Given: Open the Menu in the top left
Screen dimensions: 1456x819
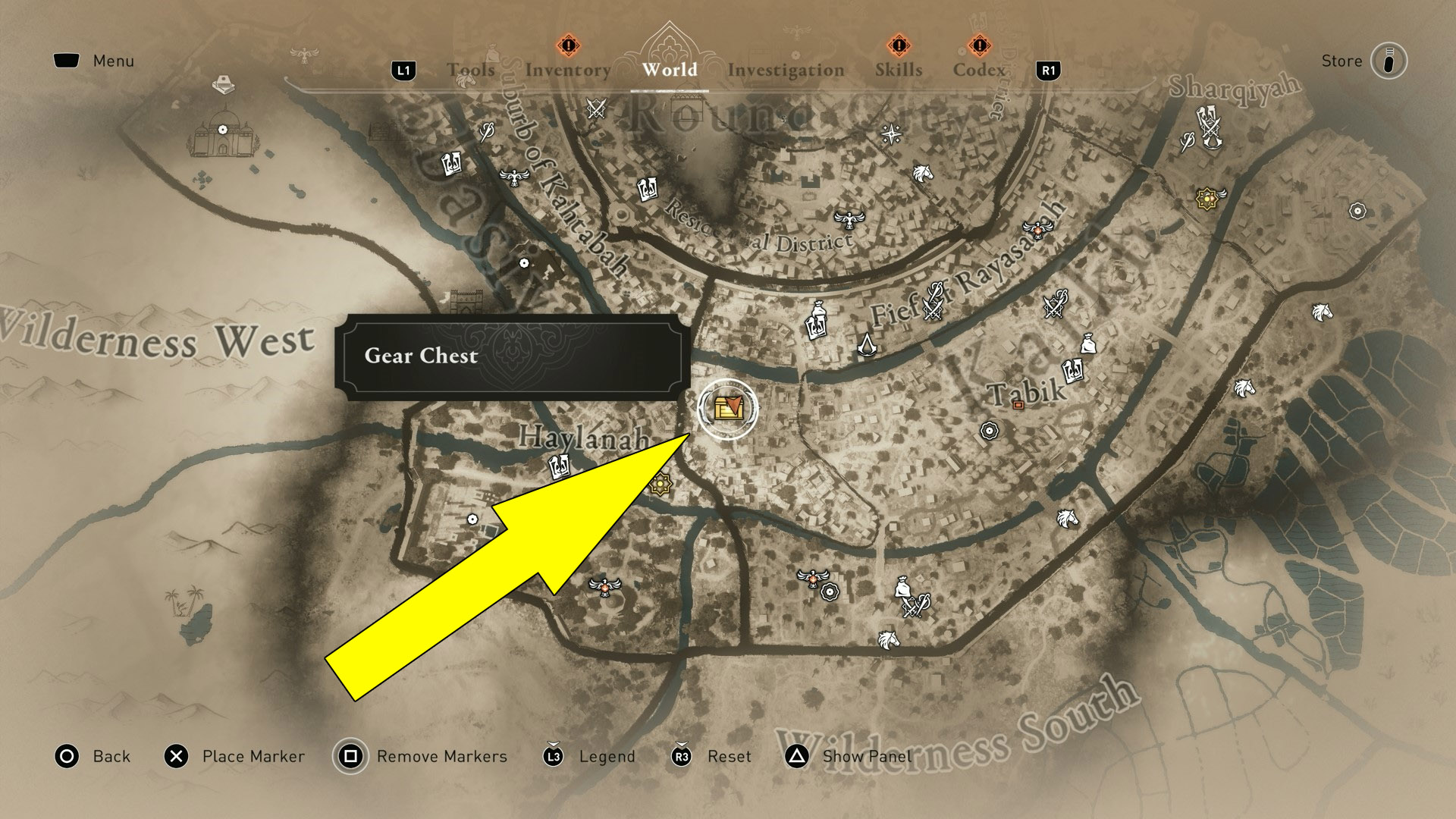Looking at the screenshot, I should (x=94, y=61).
